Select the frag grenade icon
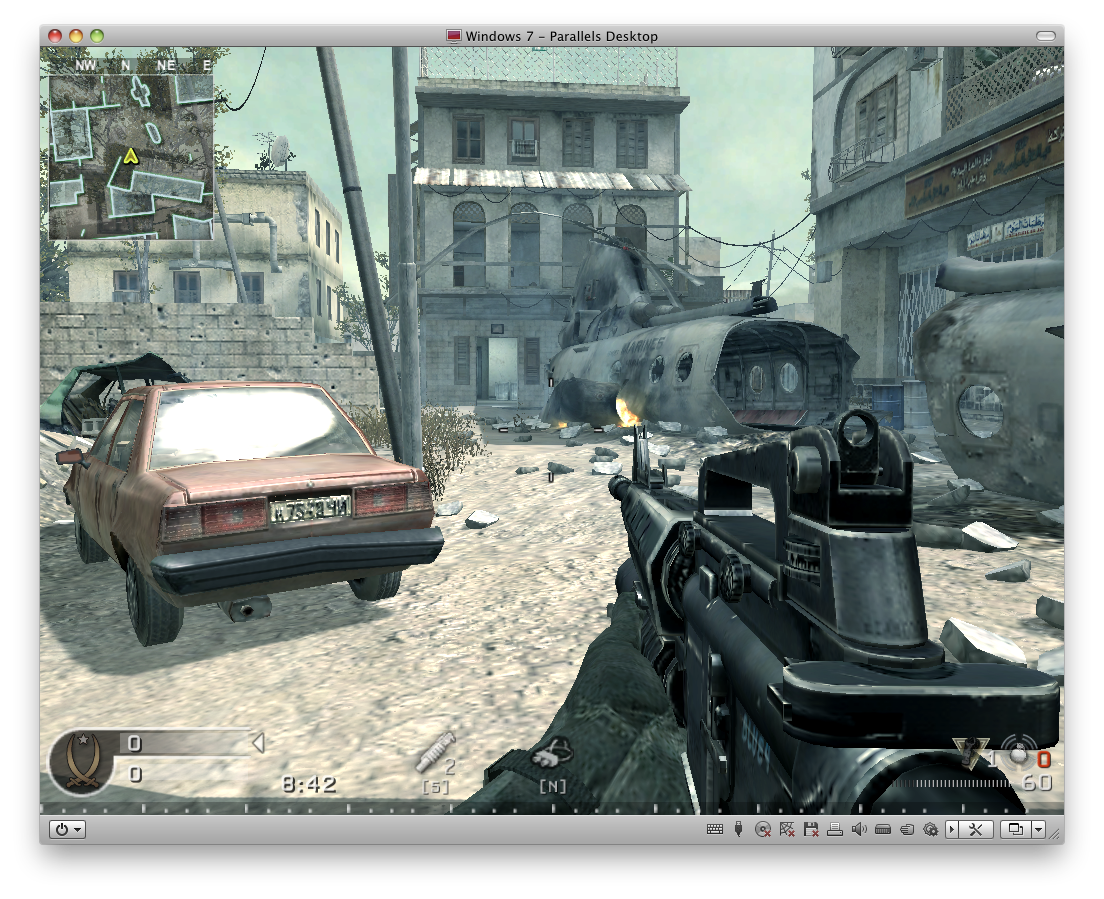Image resolution: width=1104 pixels, height=899 pixels. (x=1018, y=755)
